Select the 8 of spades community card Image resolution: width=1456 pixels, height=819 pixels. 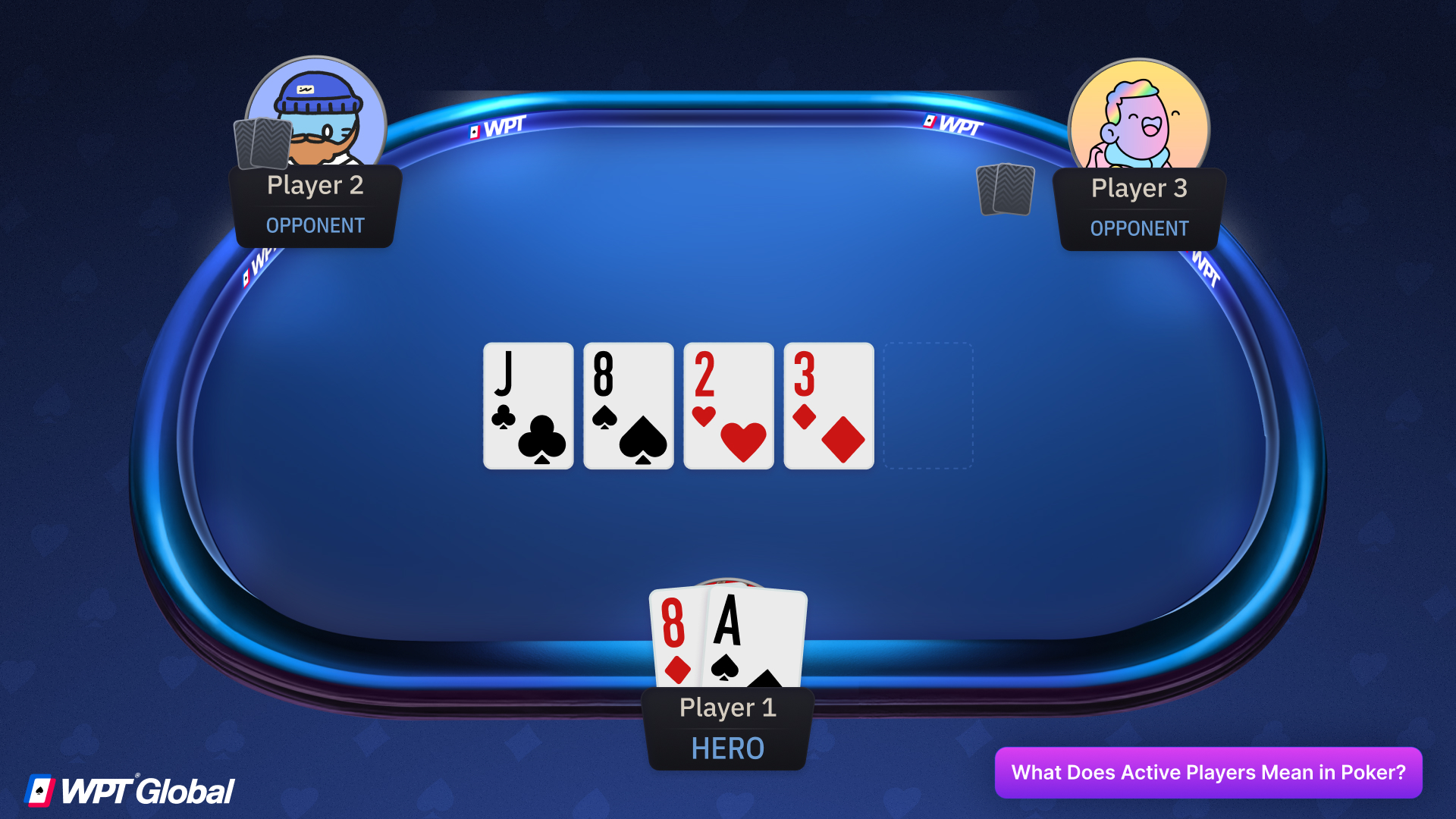(628, 406)
